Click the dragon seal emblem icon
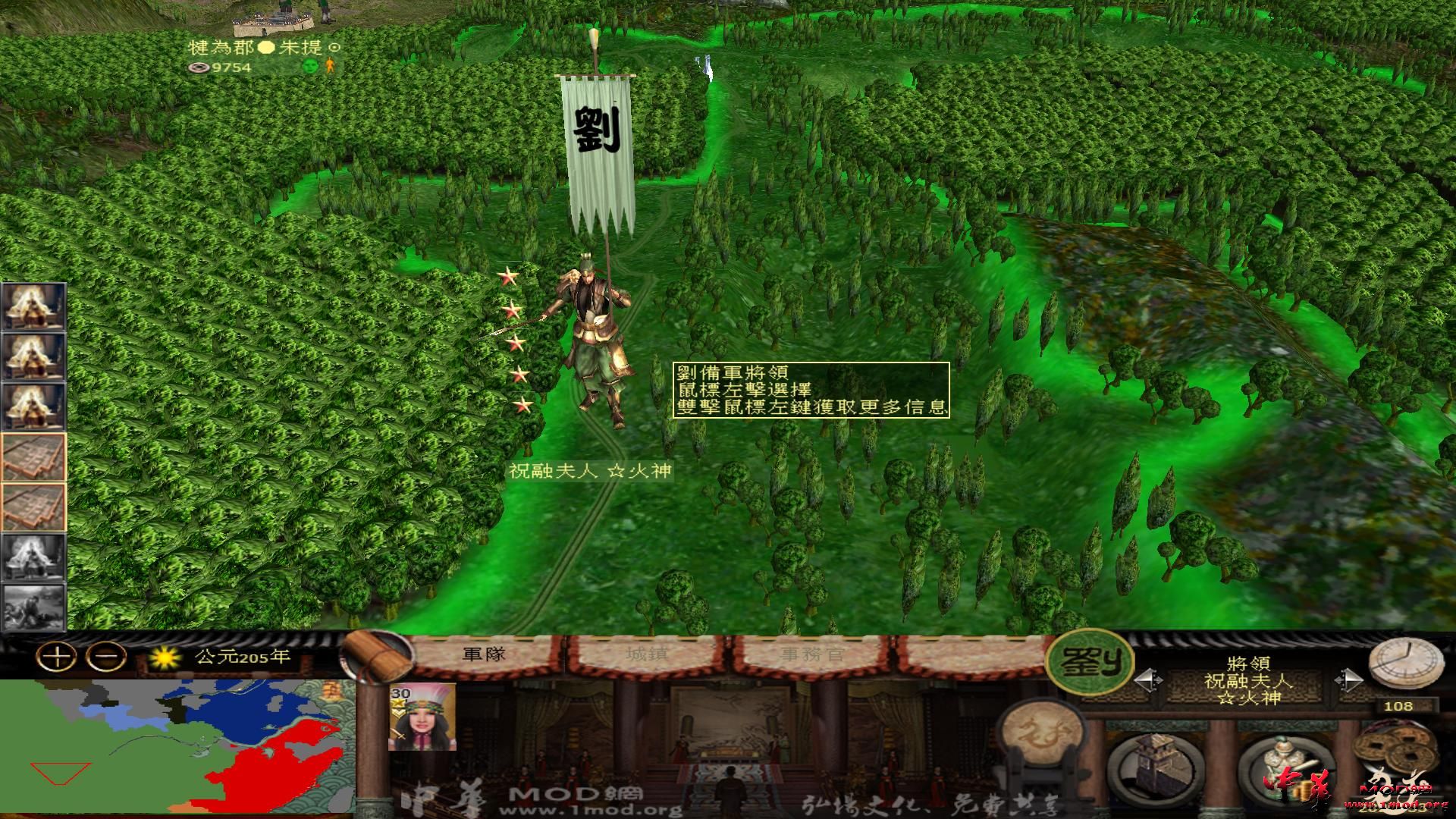This screenshot has height=819, width=1456. pos(1041,739)
